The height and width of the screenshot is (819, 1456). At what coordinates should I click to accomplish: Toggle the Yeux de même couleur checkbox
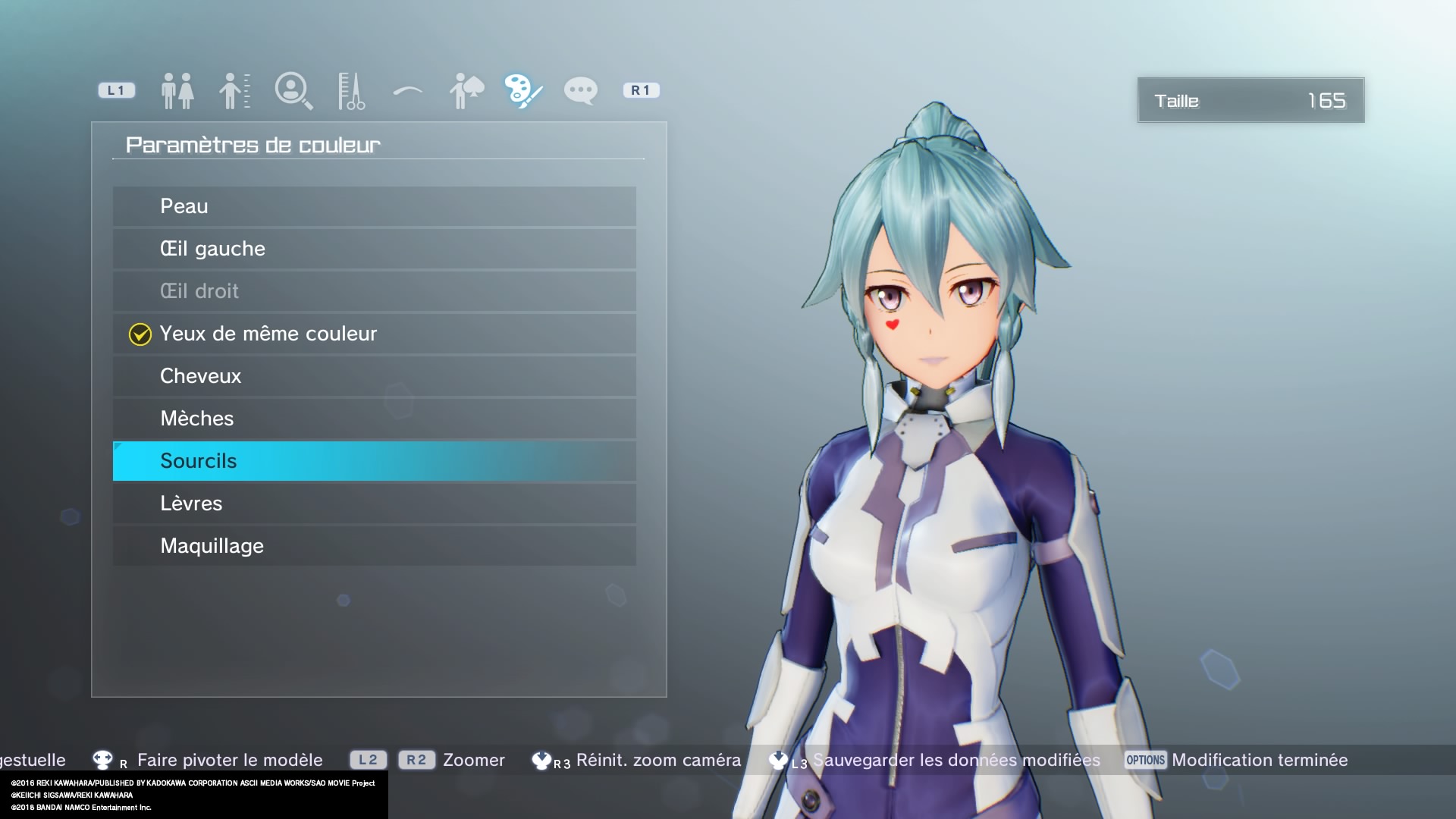point(140,334)
